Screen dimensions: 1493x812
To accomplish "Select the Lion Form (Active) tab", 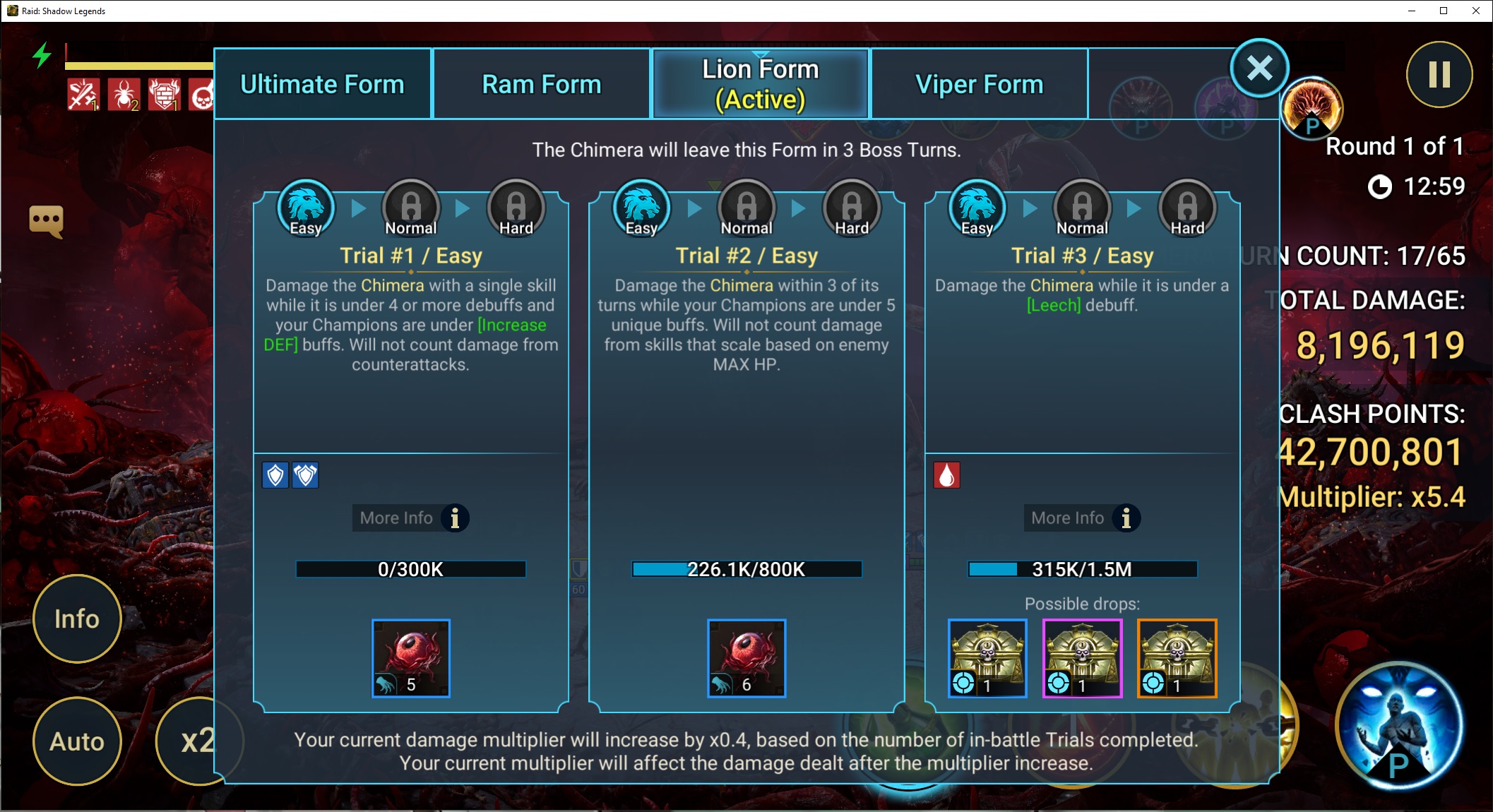I will point(760,84).
